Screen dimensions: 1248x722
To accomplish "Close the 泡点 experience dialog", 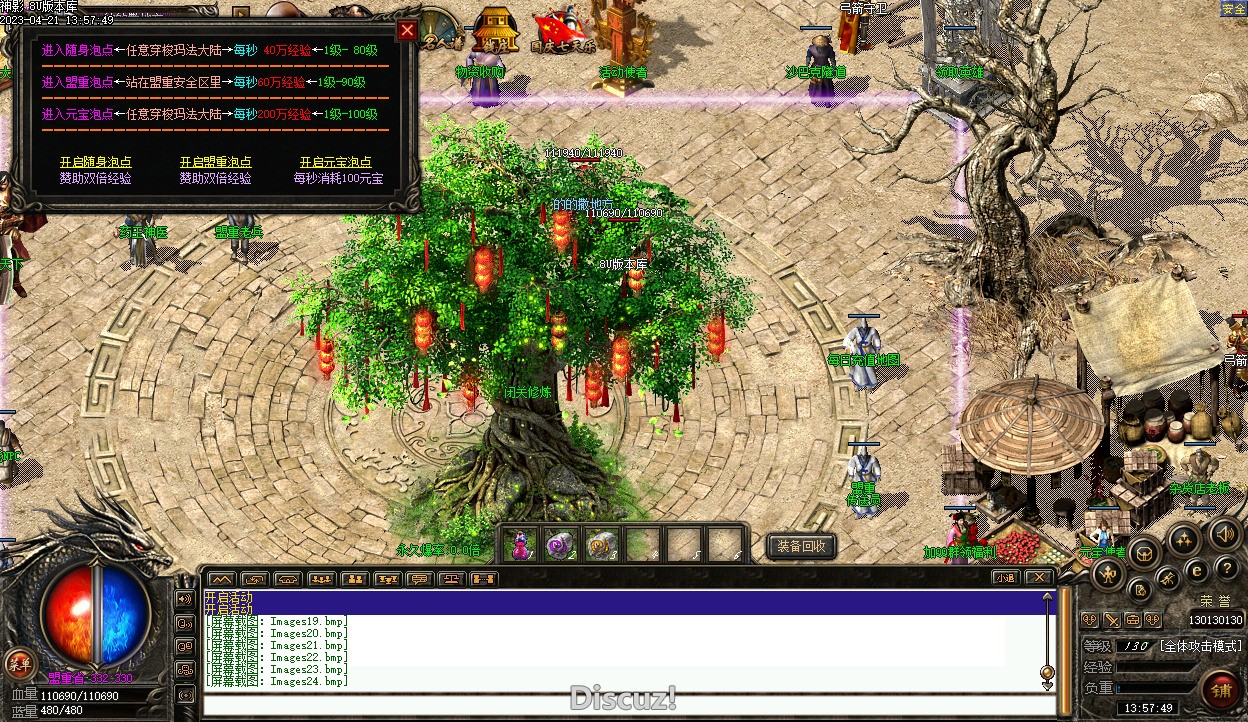I will click(x=407, y=30).
